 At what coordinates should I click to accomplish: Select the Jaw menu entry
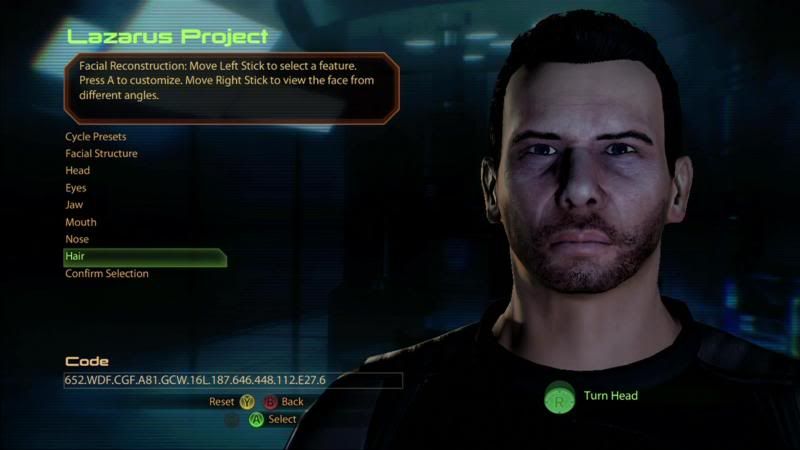tap(74, 205)
